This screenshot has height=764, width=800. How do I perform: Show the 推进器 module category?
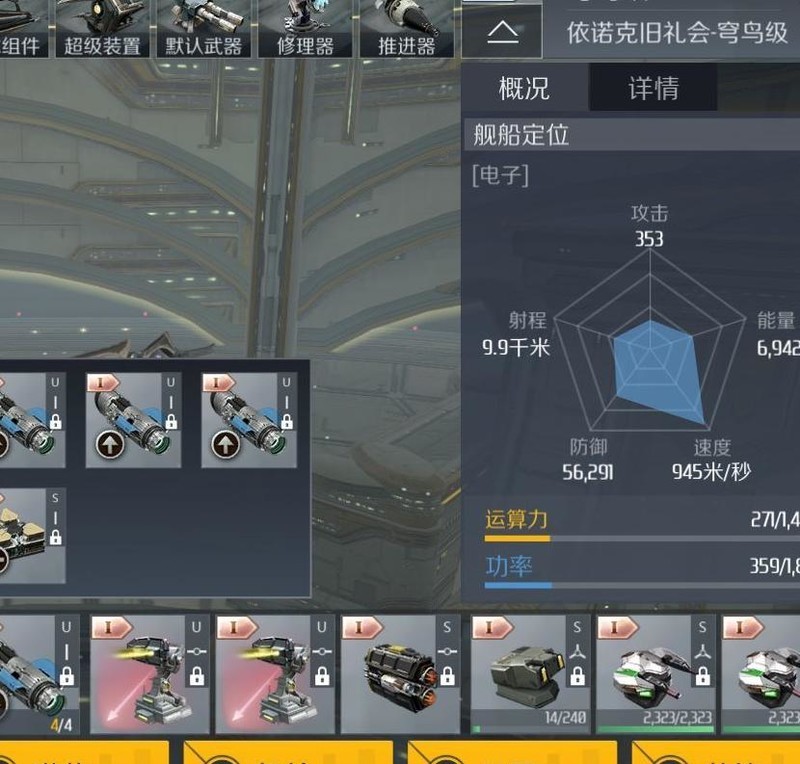point(407,29)
